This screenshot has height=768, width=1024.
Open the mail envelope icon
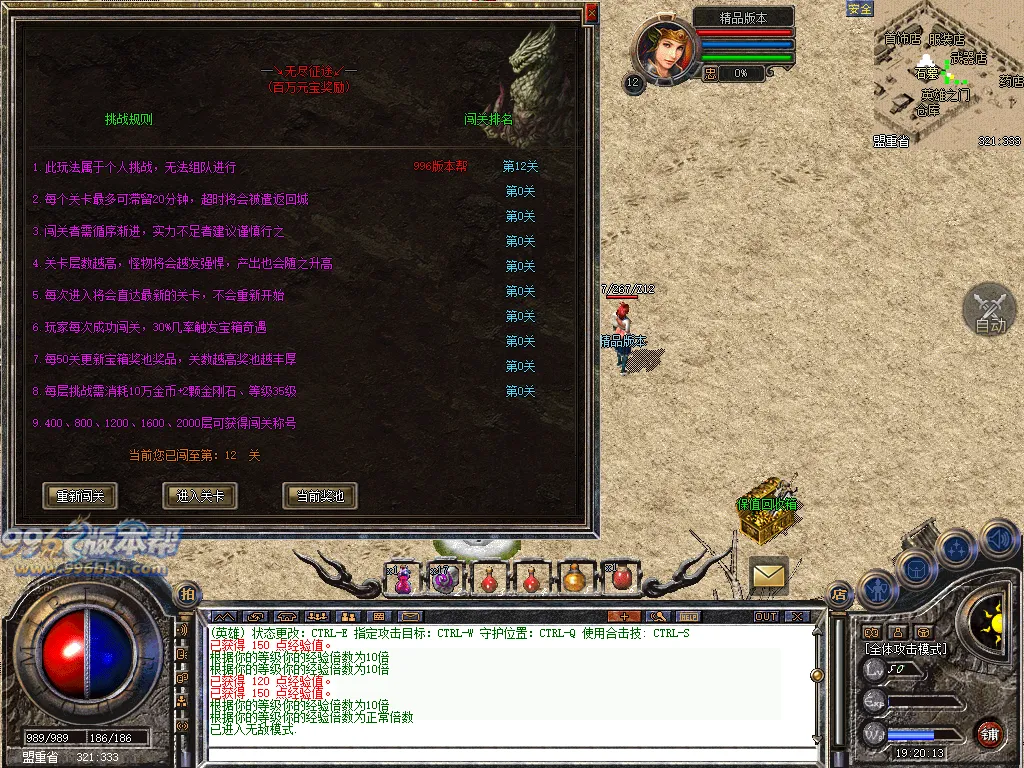pyautogui.click(x=768, y=575)
